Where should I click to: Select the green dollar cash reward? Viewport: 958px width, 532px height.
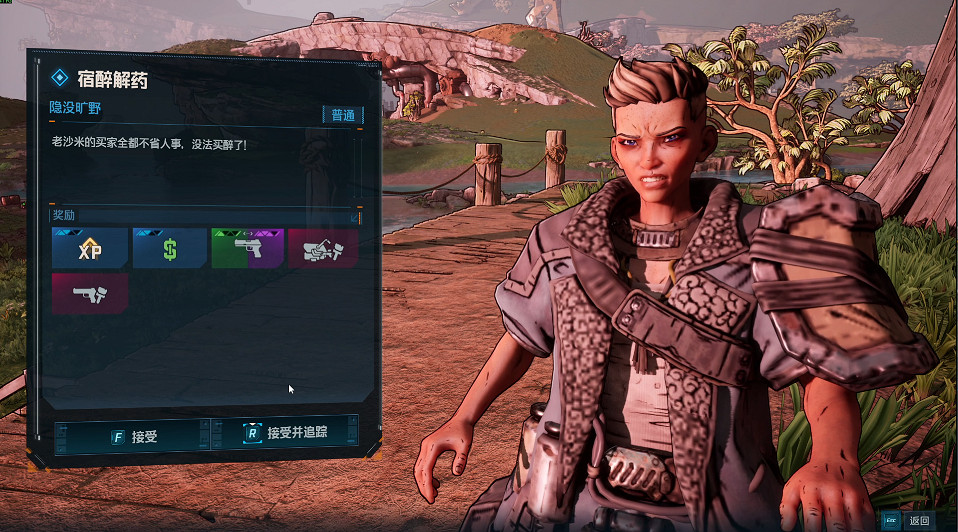click(x=169, y=248)
